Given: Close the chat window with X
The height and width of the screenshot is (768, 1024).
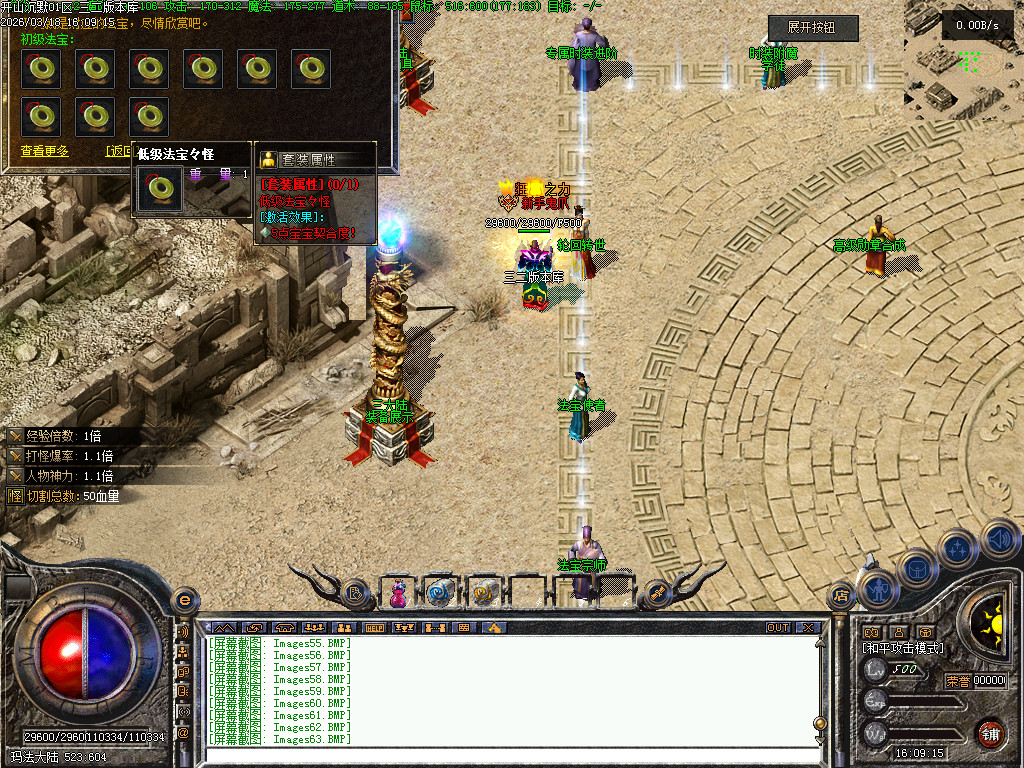Looking at the screenshot, I should point(807,628).
